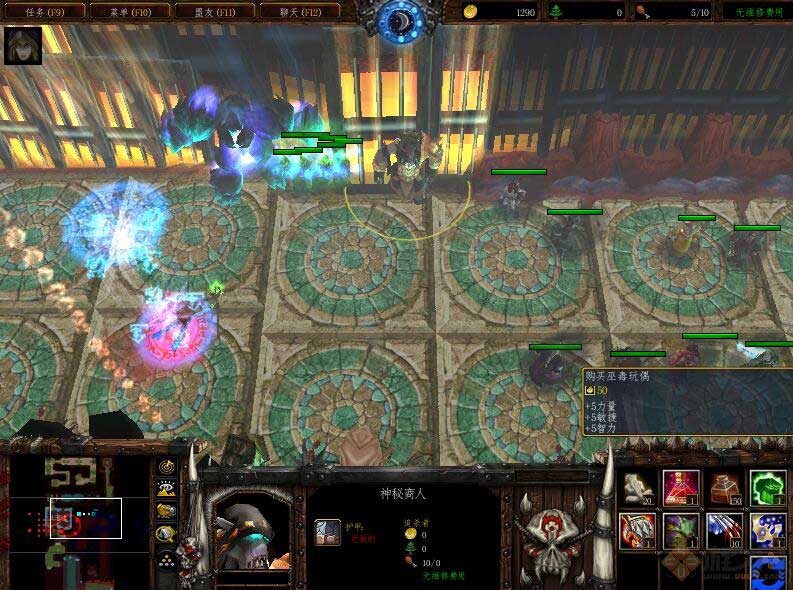Buy the white statue item costing 20
Screen dimensions: 793x590
point(636,488)
